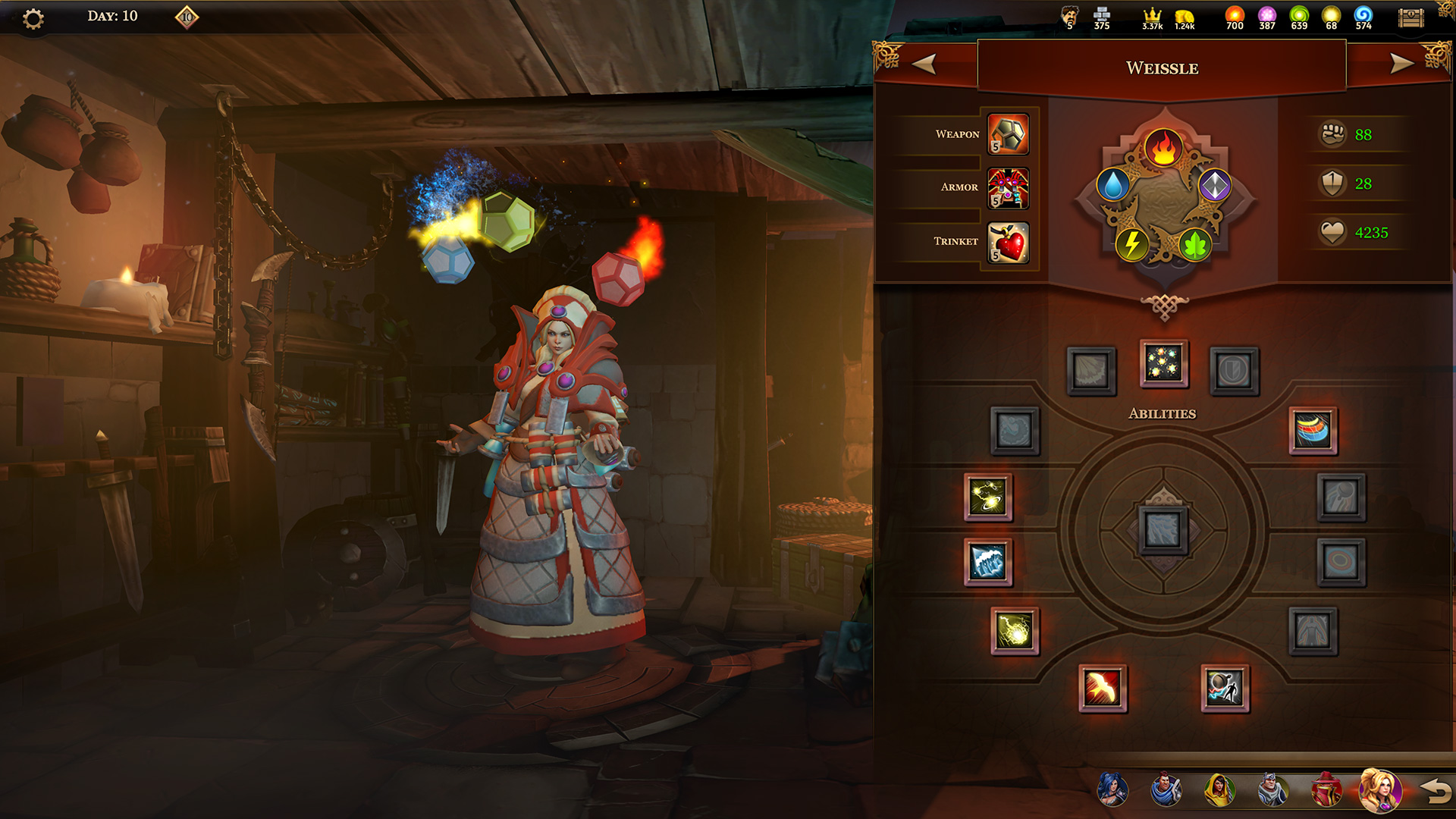Choose the purple crystal element
This screenshot has height=819, width=1456.
coord(1214,185)
